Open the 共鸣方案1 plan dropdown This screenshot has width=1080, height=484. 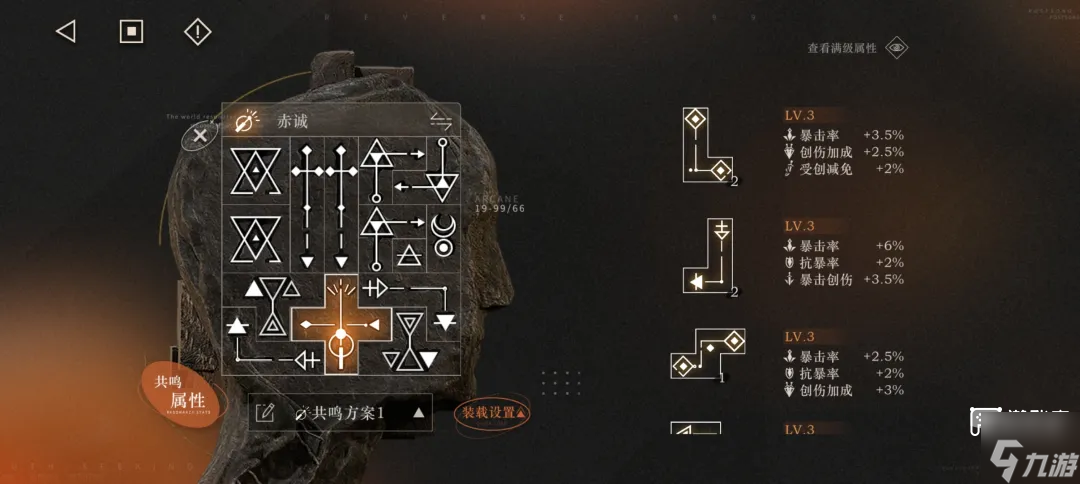point(419,412)
